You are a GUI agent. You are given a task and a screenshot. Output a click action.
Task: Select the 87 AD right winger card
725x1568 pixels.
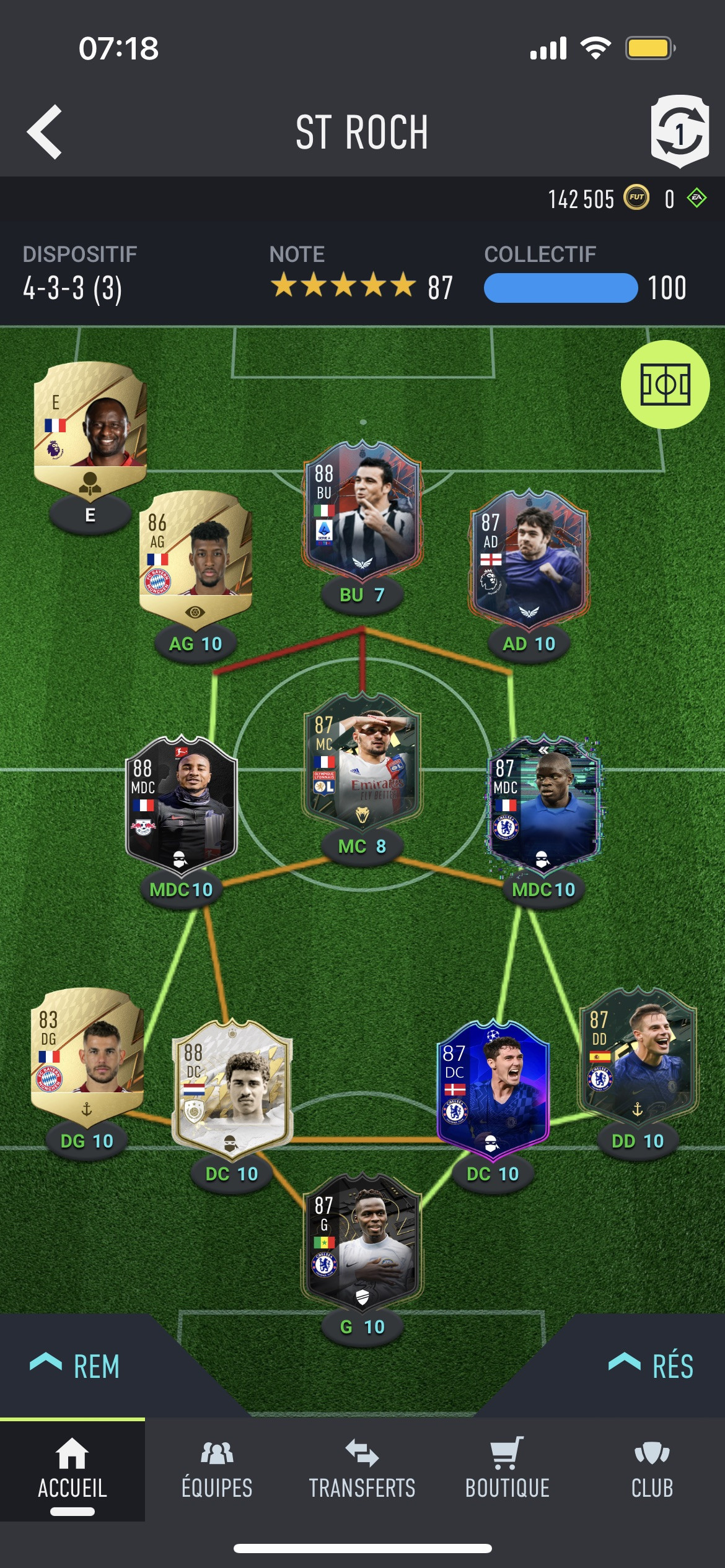pos(529,558)
